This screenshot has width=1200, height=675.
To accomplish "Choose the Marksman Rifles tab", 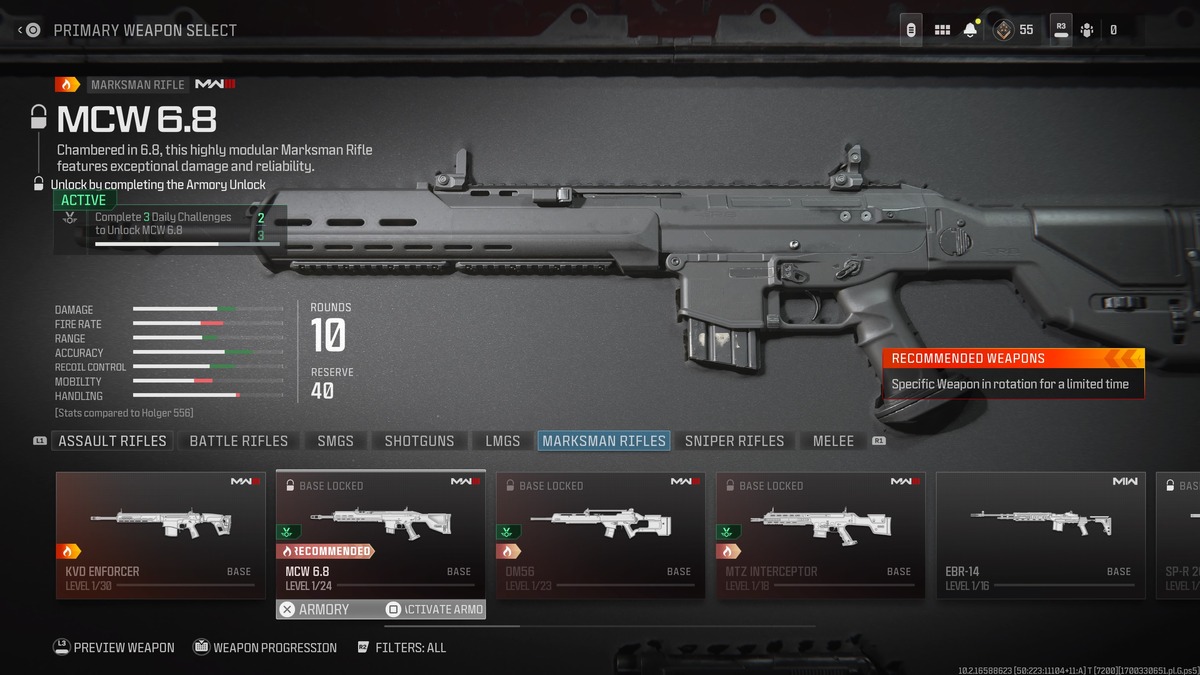I will (x=603, y=441).
